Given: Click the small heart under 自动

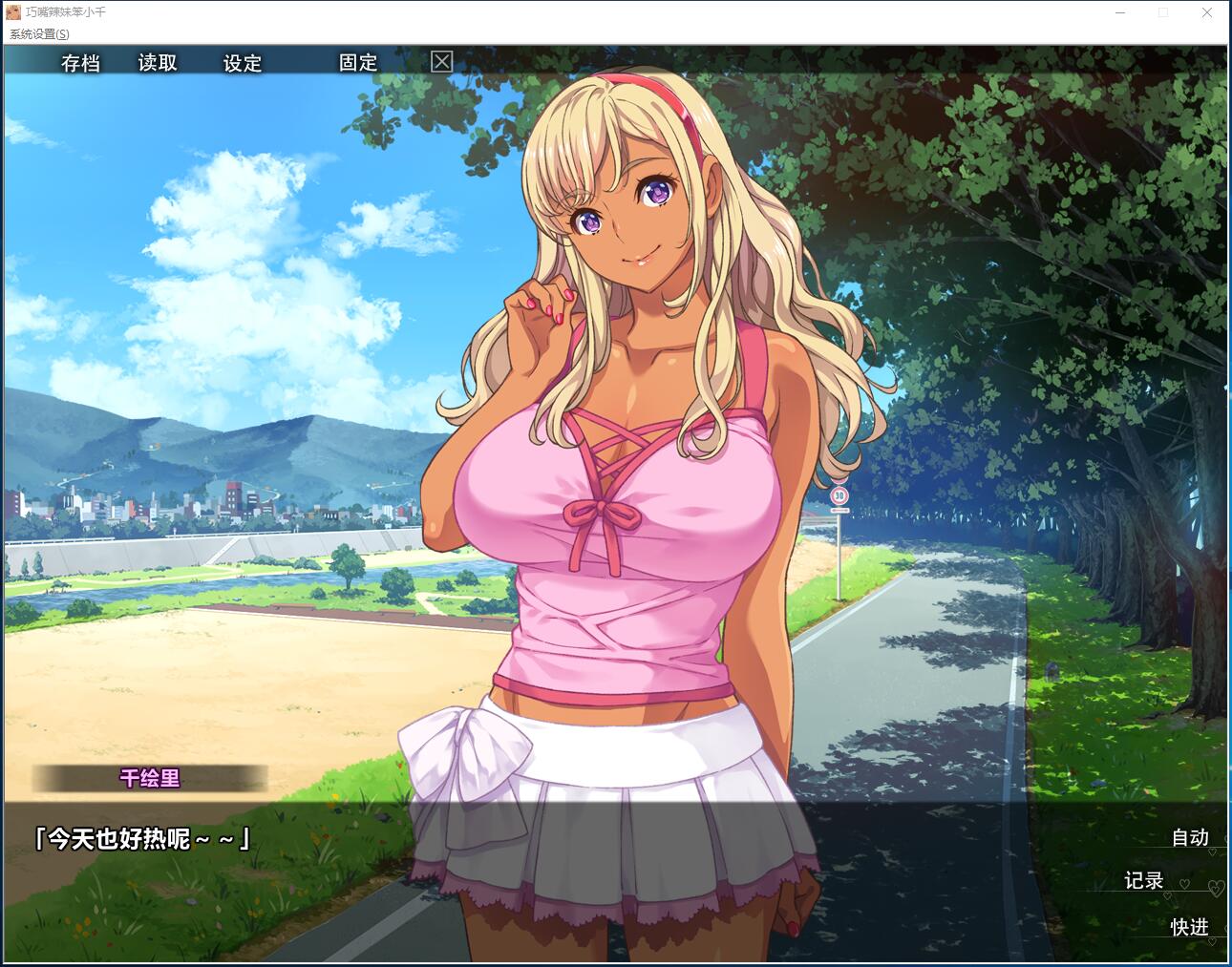Looking at the screenshot, I should (x=1213, y=852).
